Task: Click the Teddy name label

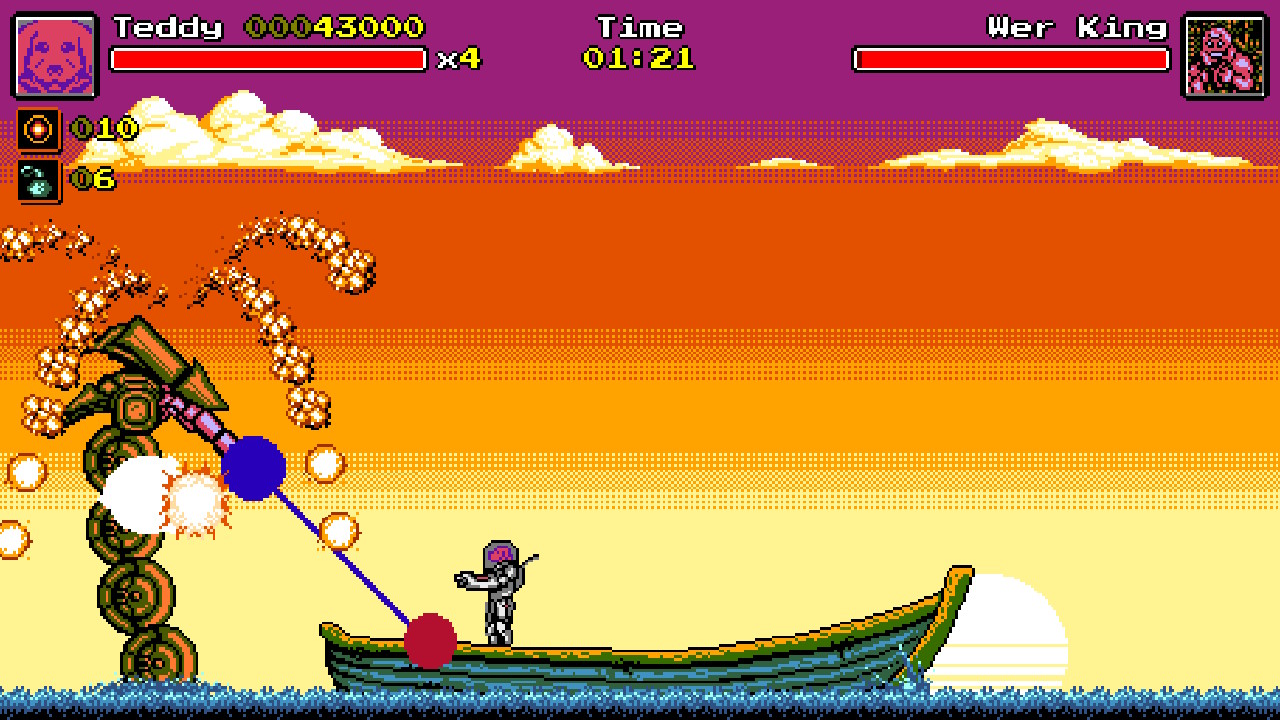Action: [x=168, y=28]
